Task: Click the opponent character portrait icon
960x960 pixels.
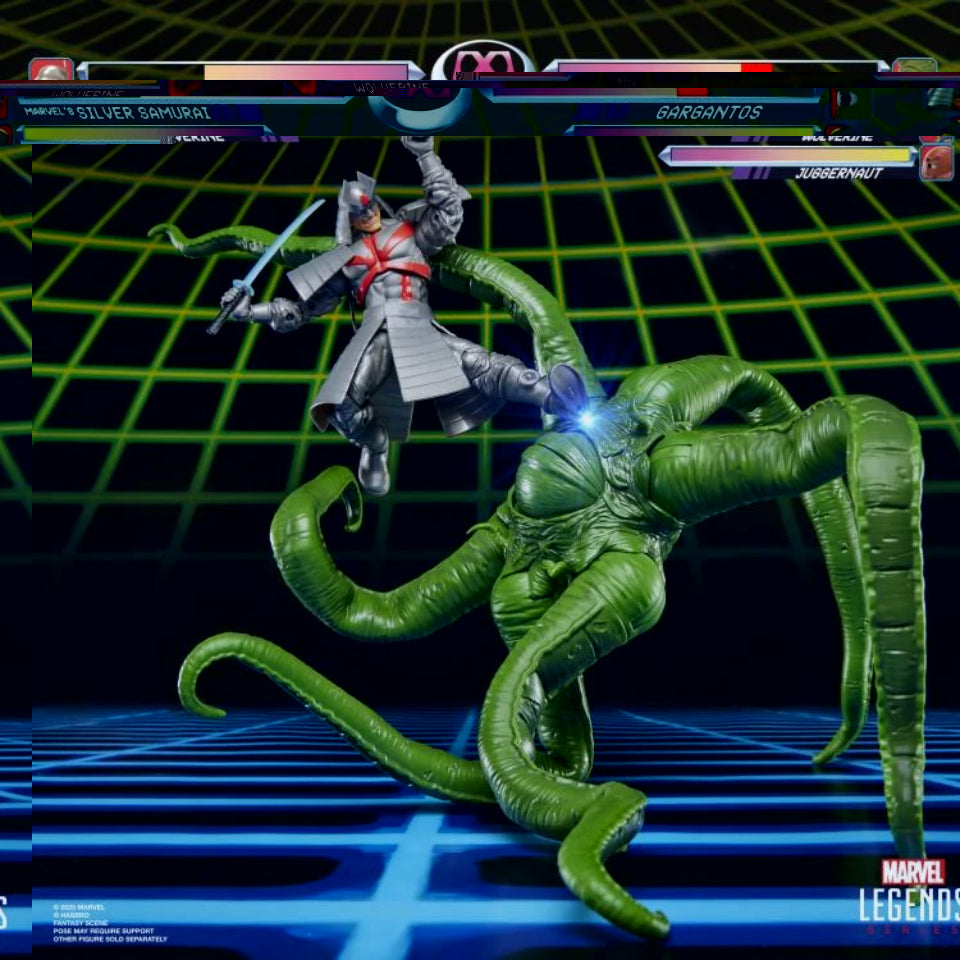Action: (x=913, y=68)
